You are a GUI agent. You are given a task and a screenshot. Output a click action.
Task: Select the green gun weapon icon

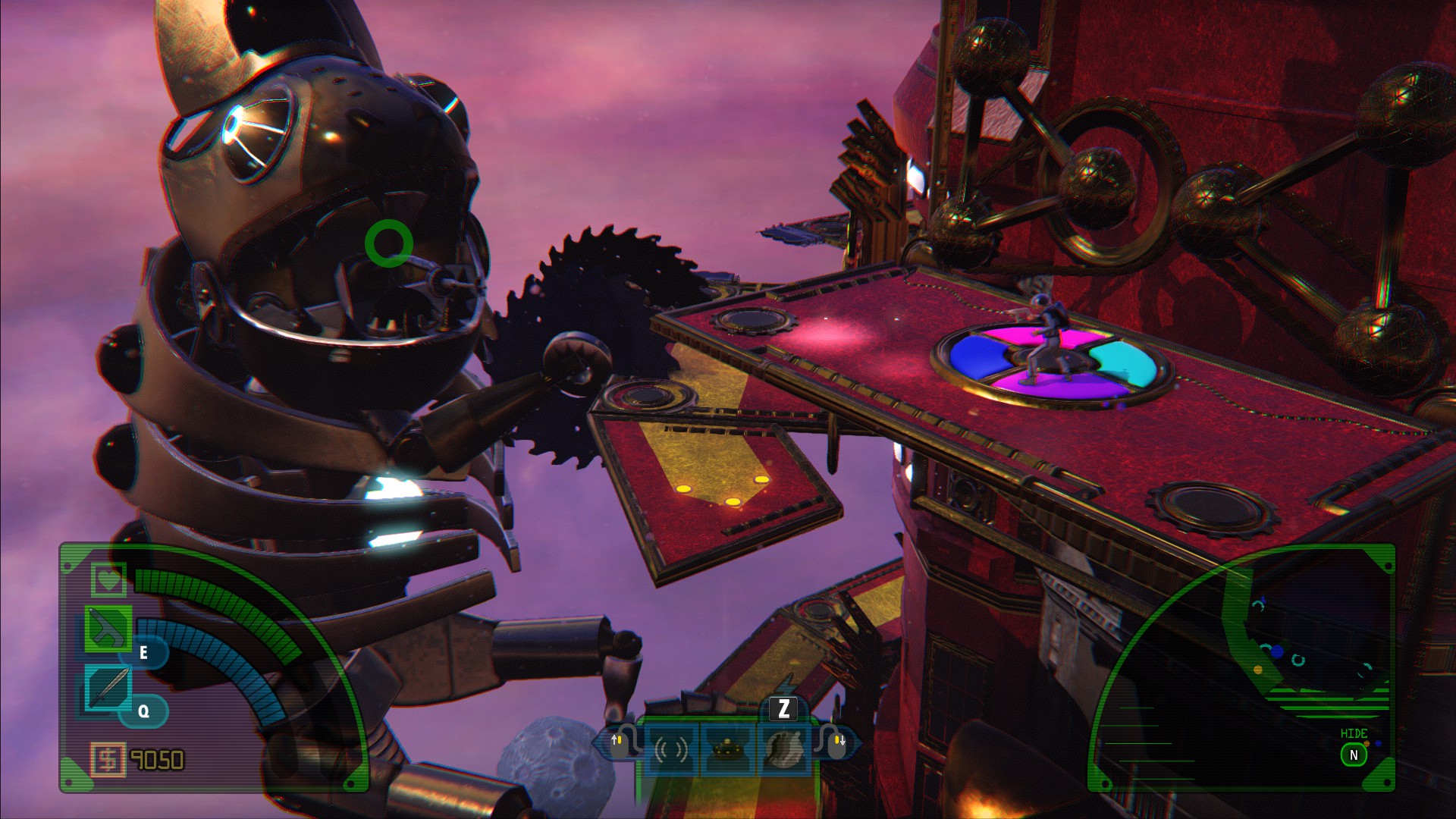pos(108,629)
